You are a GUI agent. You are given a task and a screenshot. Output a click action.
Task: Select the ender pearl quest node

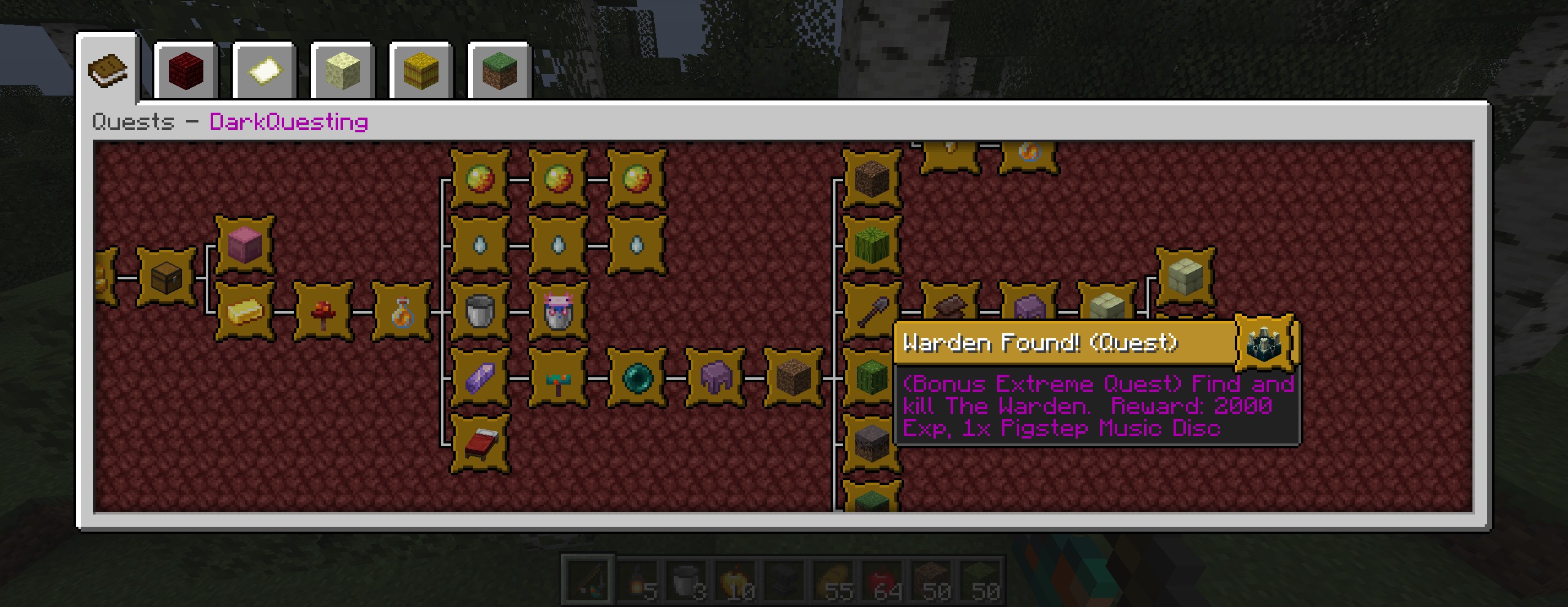636,378
